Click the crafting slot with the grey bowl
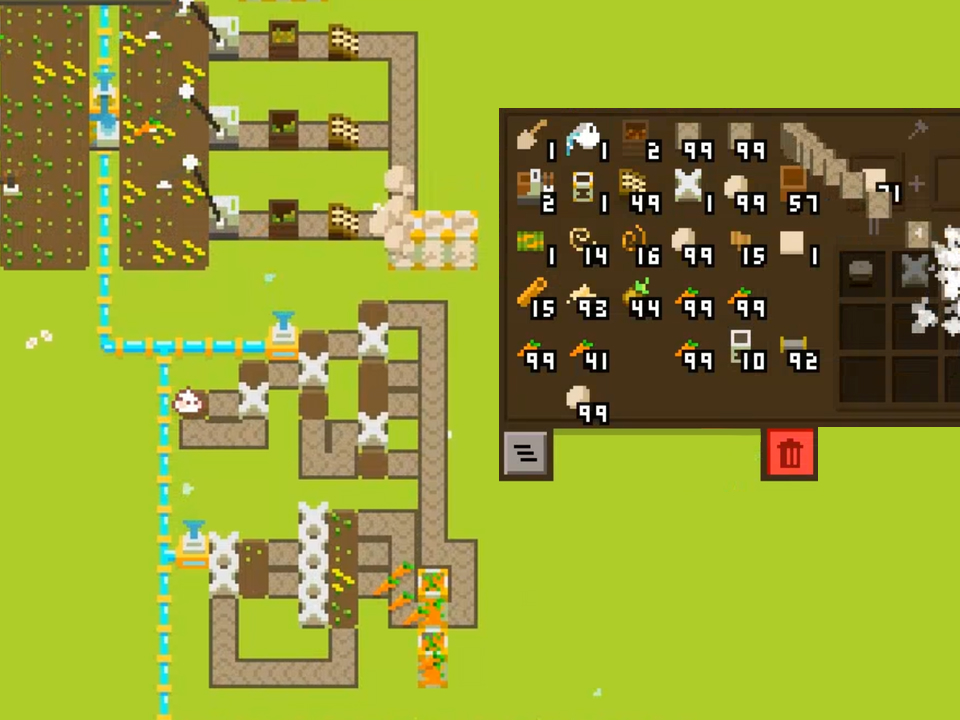The width and height of the screenshot is (960, 720). pos(861,273)
